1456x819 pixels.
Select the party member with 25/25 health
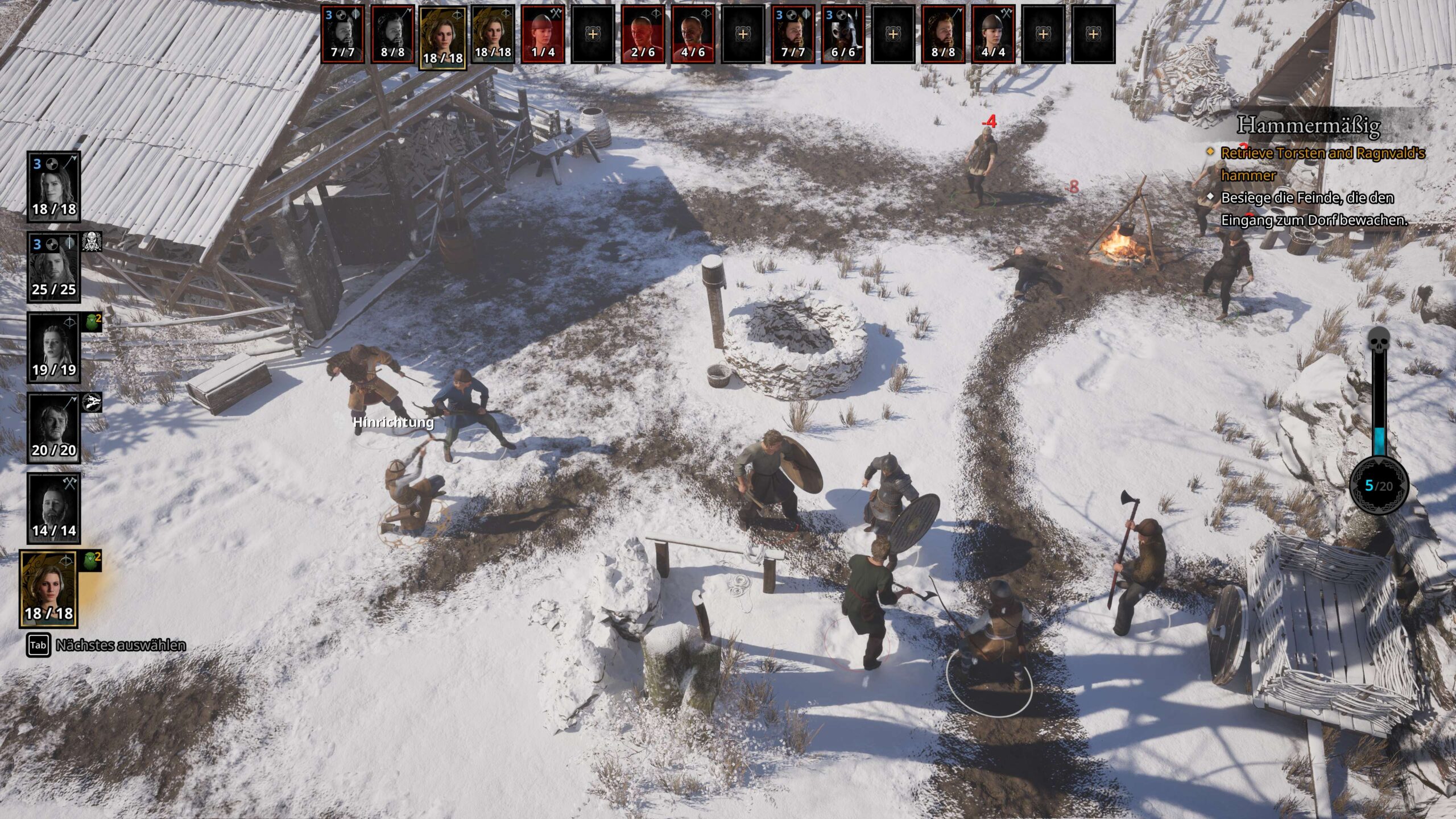(54, 267)
